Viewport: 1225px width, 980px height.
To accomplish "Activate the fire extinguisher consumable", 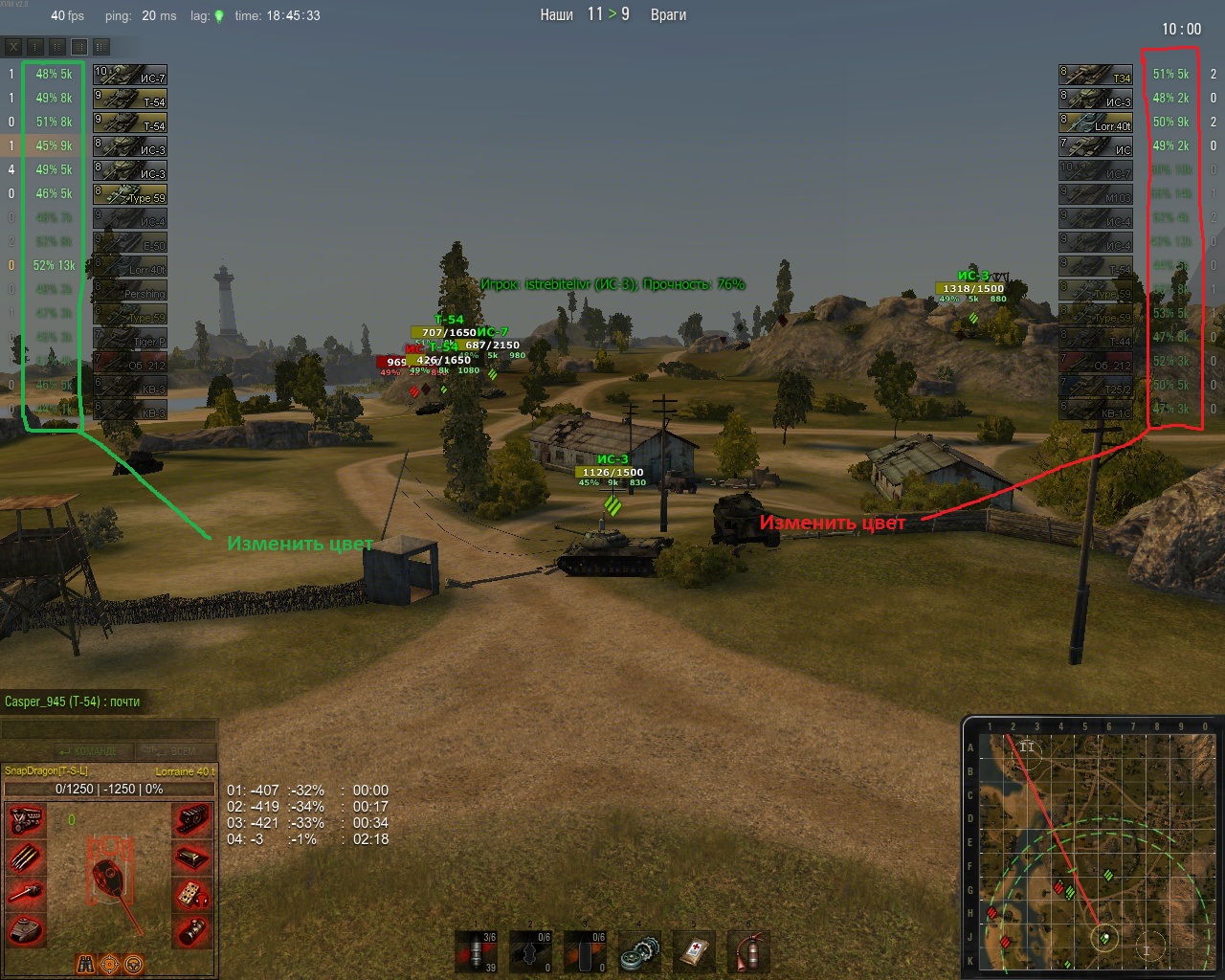I will pos(747,952).
